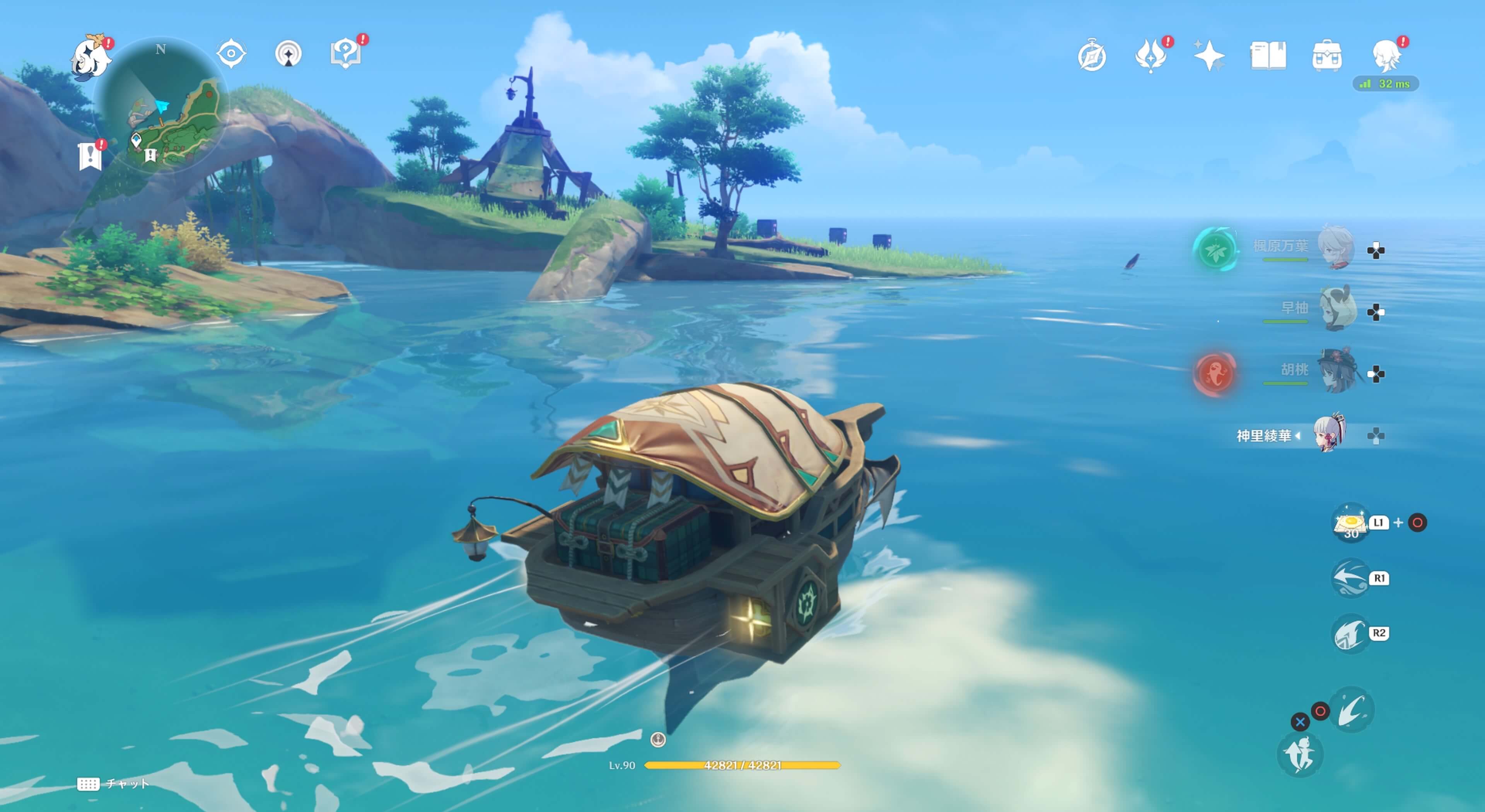Open the co-op signal icon

click(288, 54)
